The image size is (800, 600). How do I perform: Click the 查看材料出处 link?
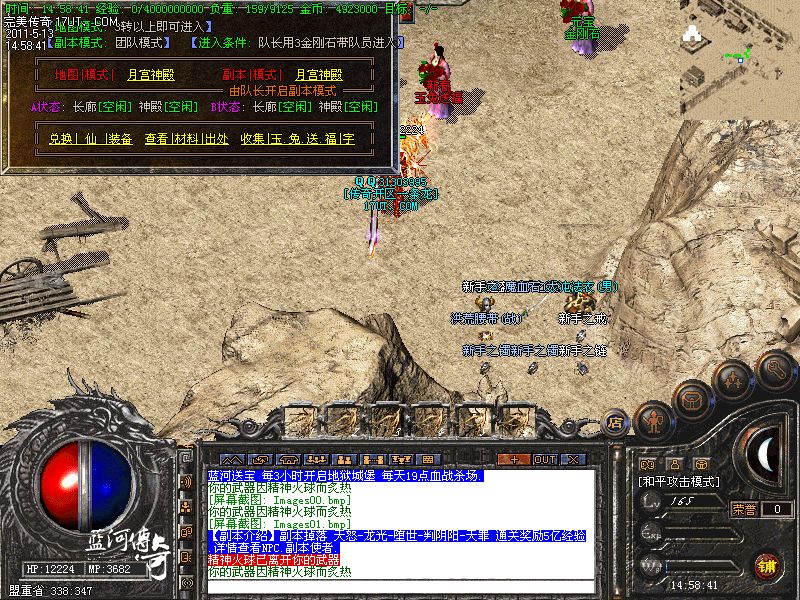coord(186,139)
